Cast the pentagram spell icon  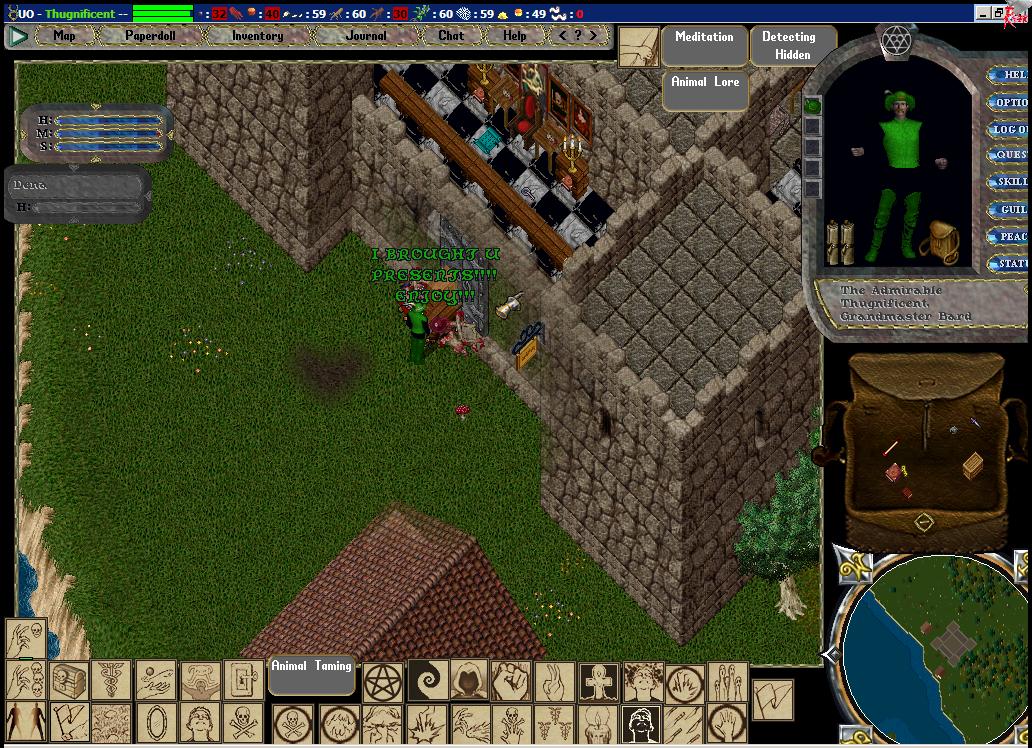(x=382, y=683)
